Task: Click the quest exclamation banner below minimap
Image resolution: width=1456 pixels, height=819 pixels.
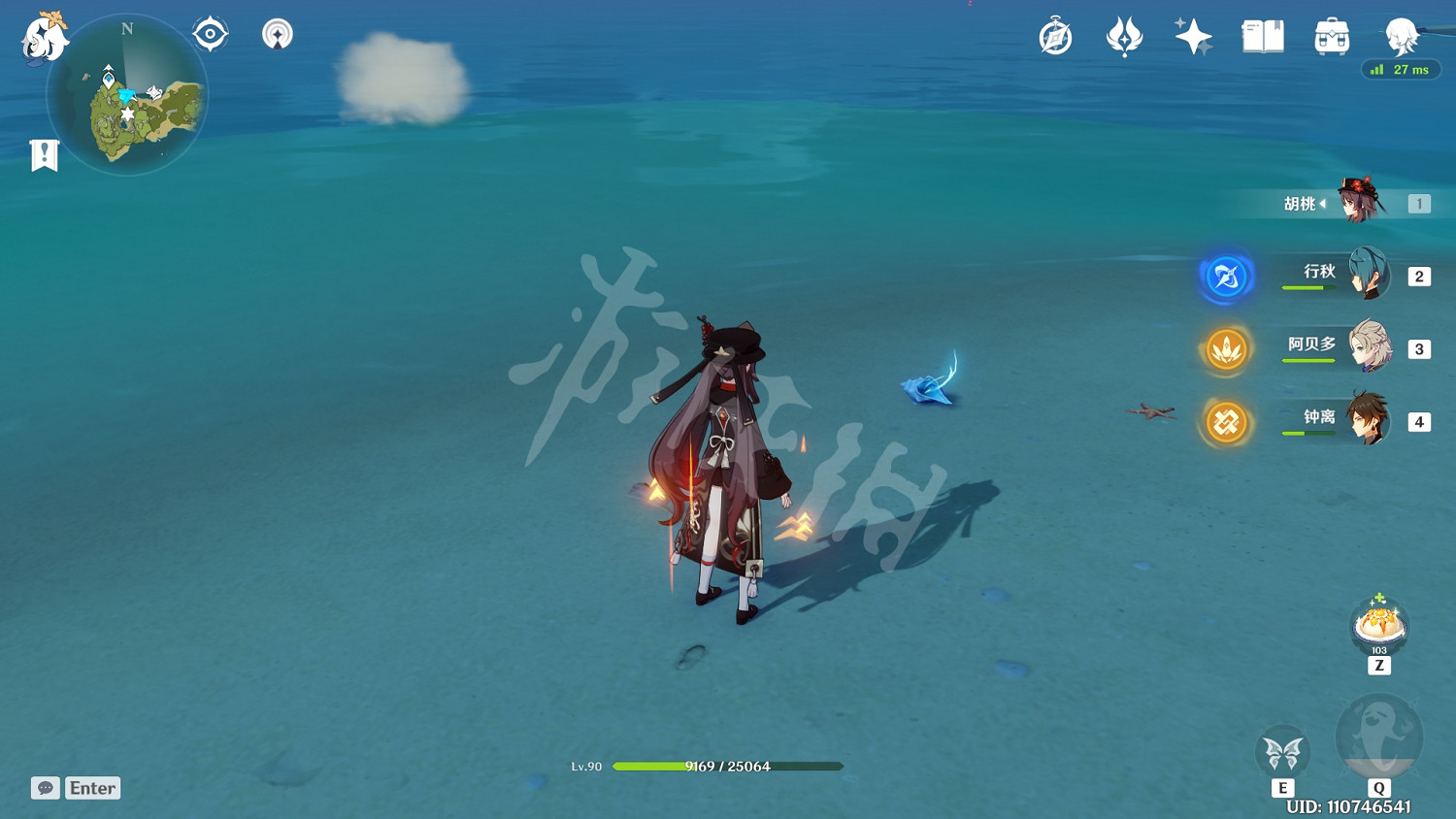Action: point(43,153)
